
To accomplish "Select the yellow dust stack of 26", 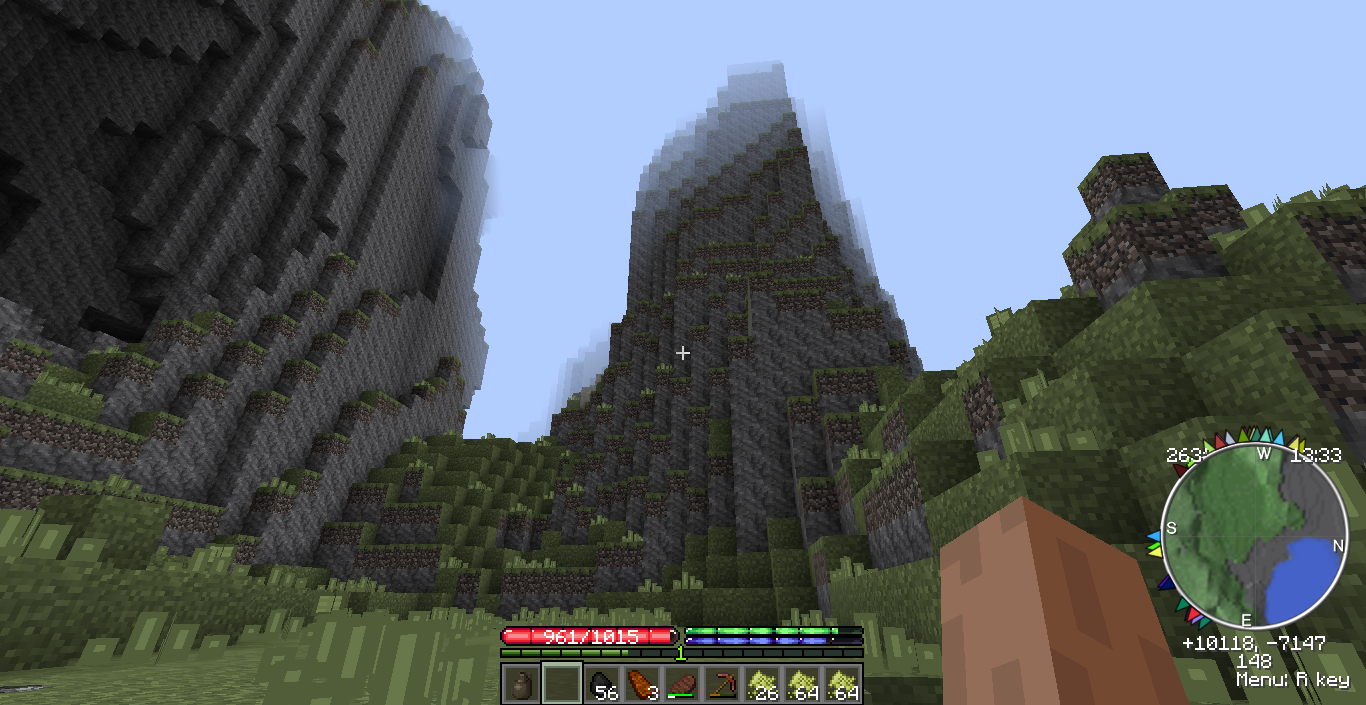I will (762, 685).
